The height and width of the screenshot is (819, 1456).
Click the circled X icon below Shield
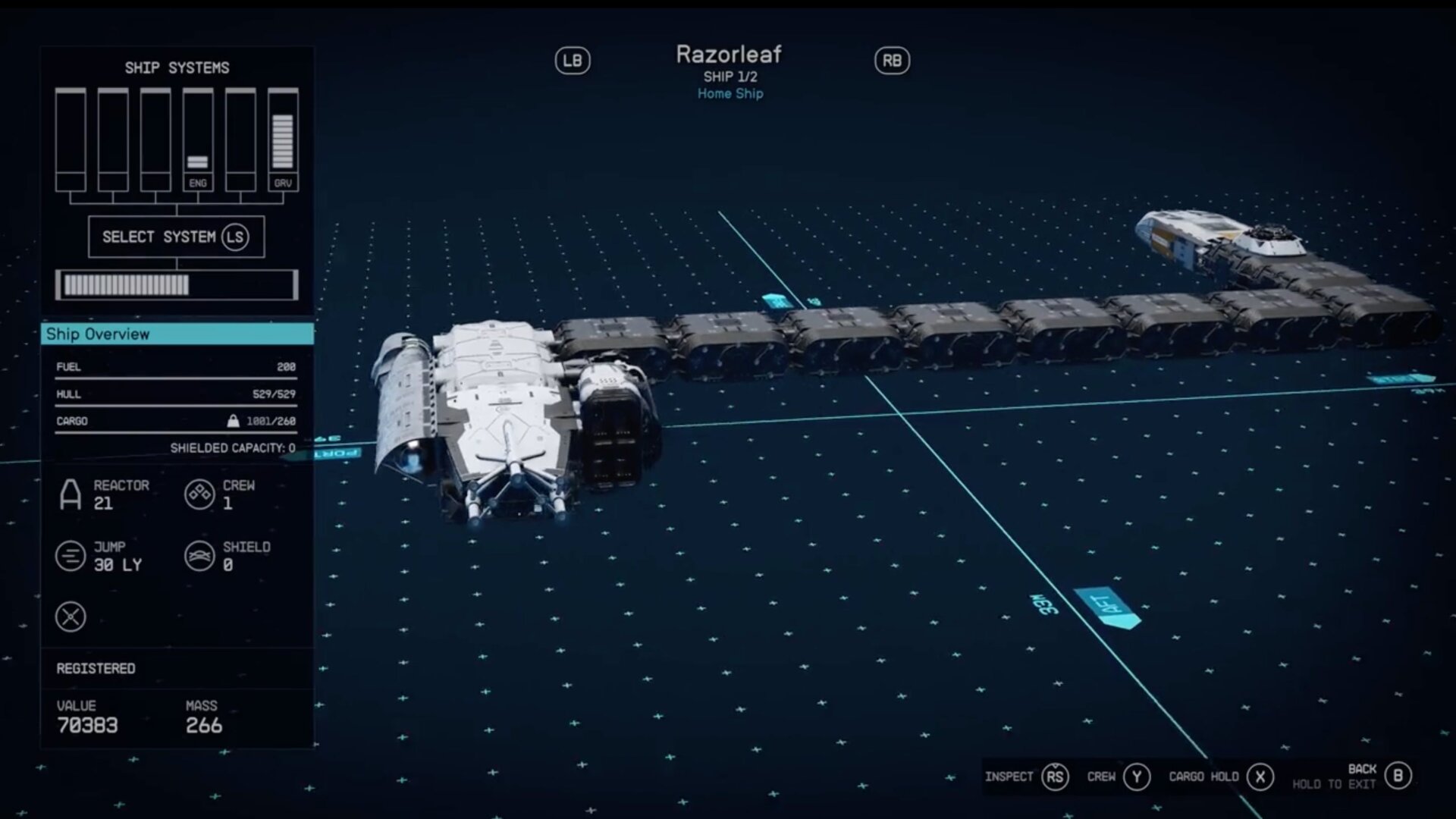click(71, 617)
